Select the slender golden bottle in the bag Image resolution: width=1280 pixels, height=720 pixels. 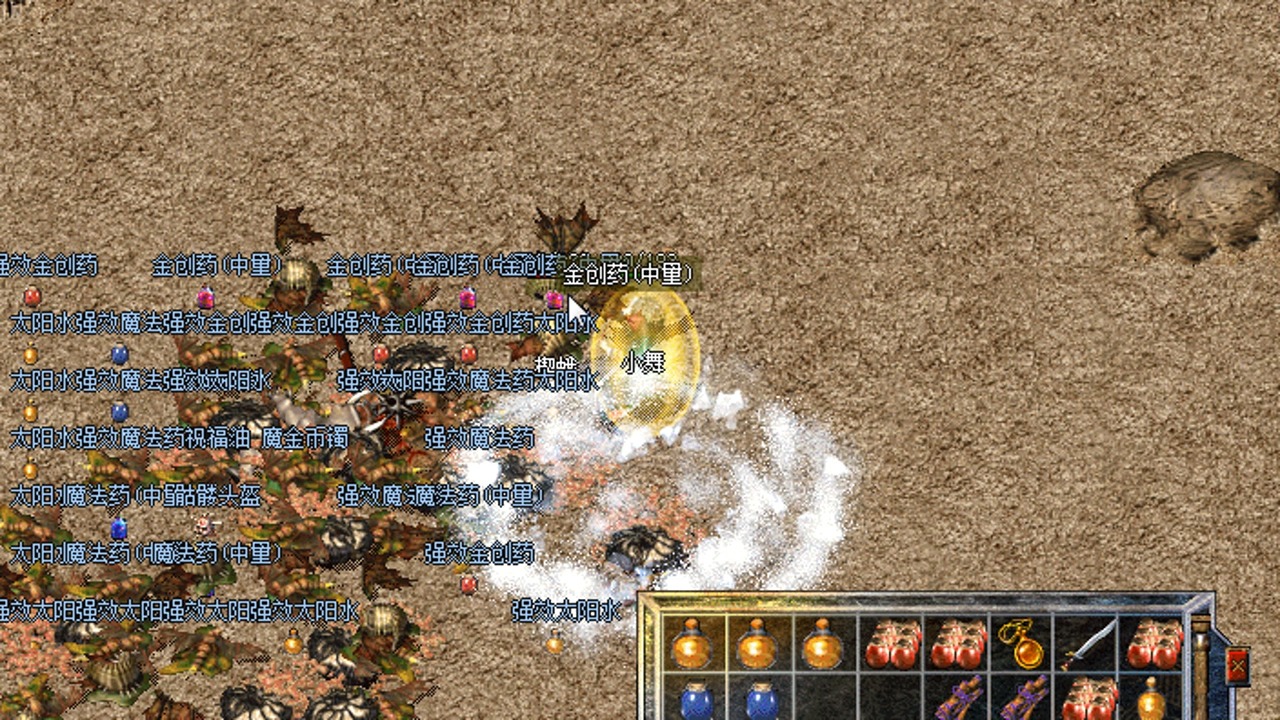point(1152,699)
